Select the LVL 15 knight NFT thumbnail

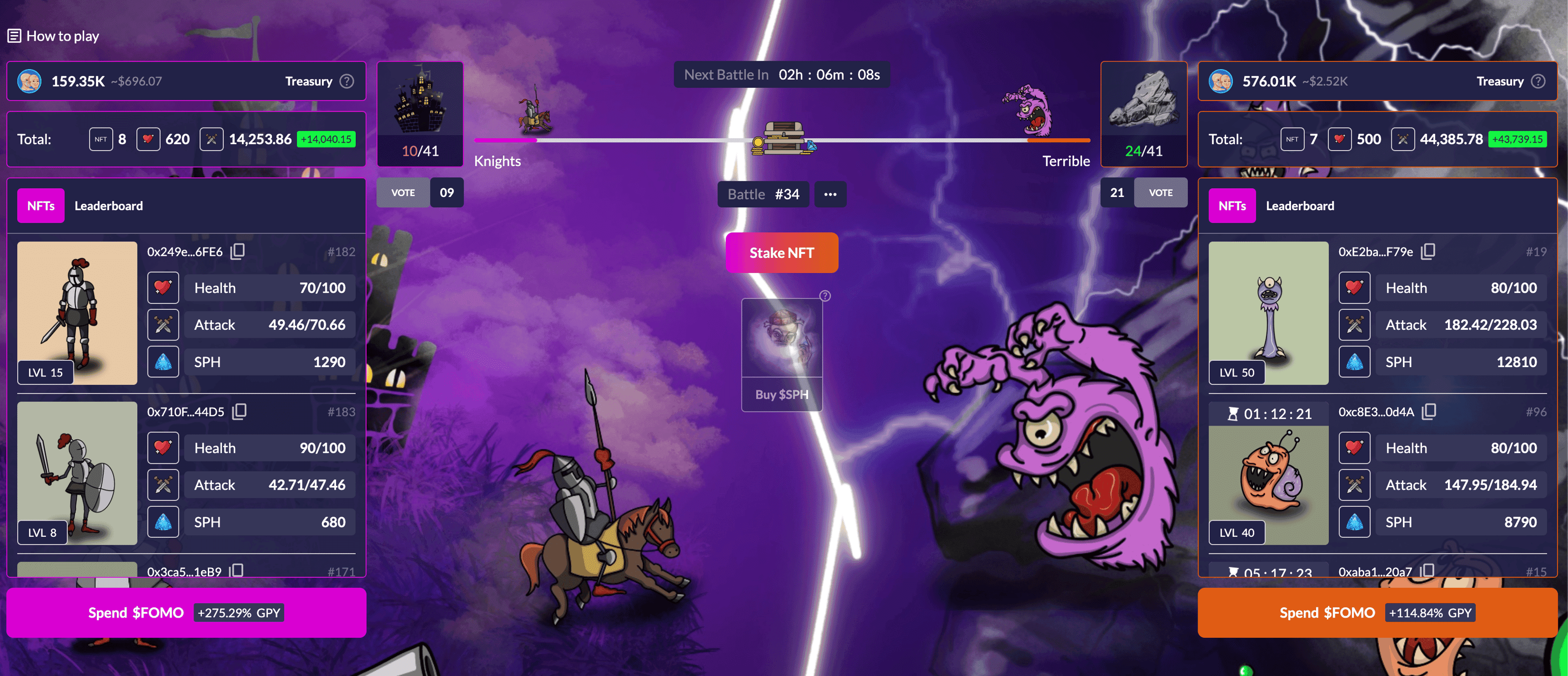[77, 312]
